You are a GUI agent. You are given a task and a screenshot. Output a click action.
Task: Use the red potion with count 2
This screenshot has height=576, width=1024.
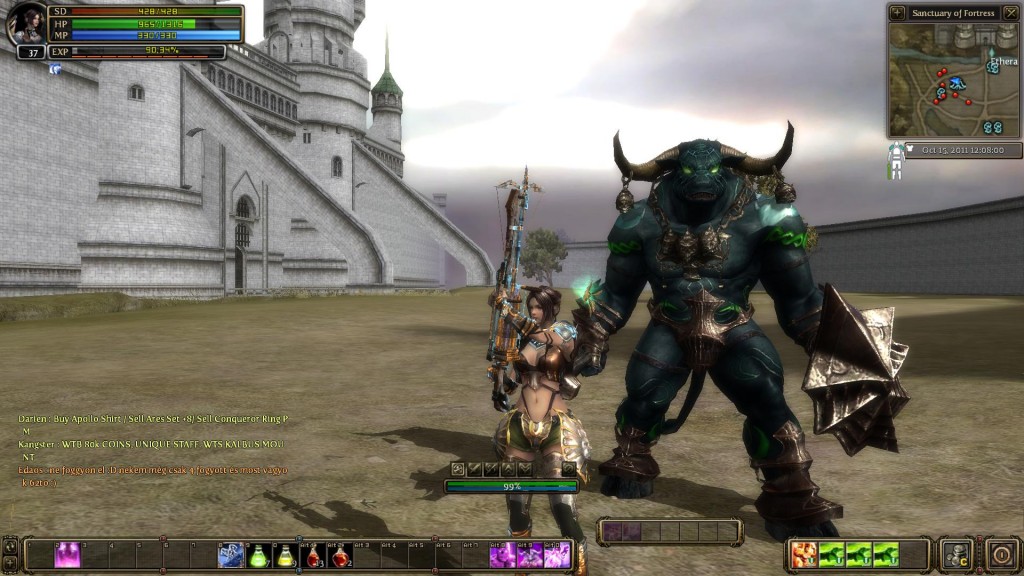point(340,555)
